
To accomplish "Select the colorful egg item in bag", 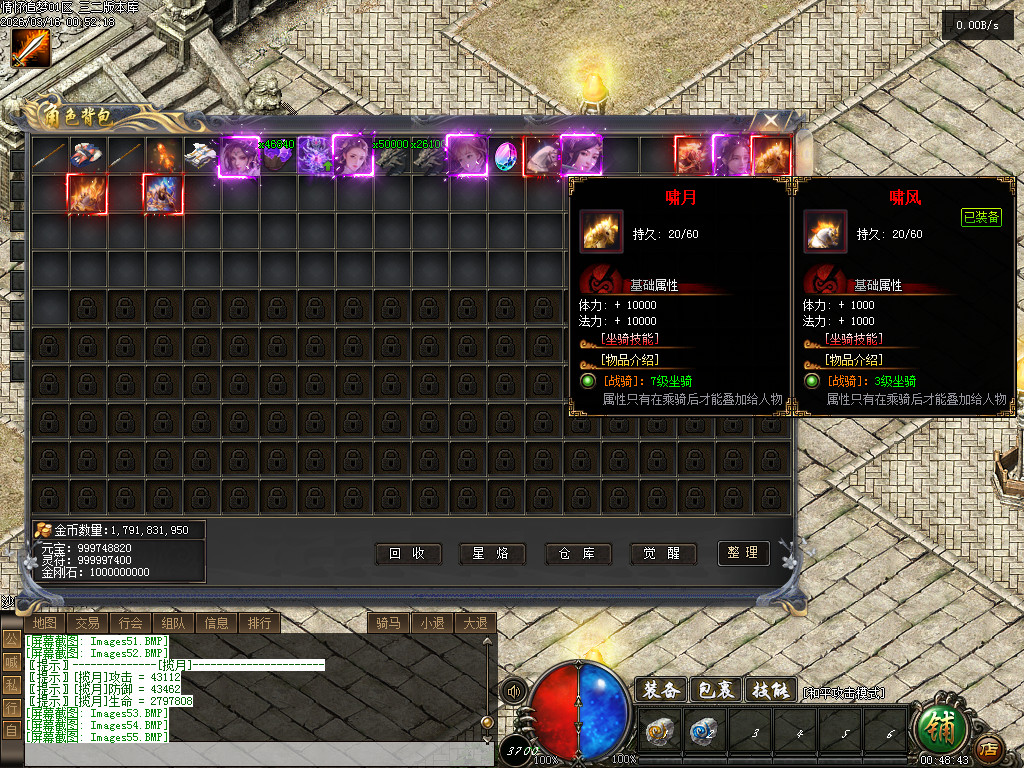I will point(507,156).
